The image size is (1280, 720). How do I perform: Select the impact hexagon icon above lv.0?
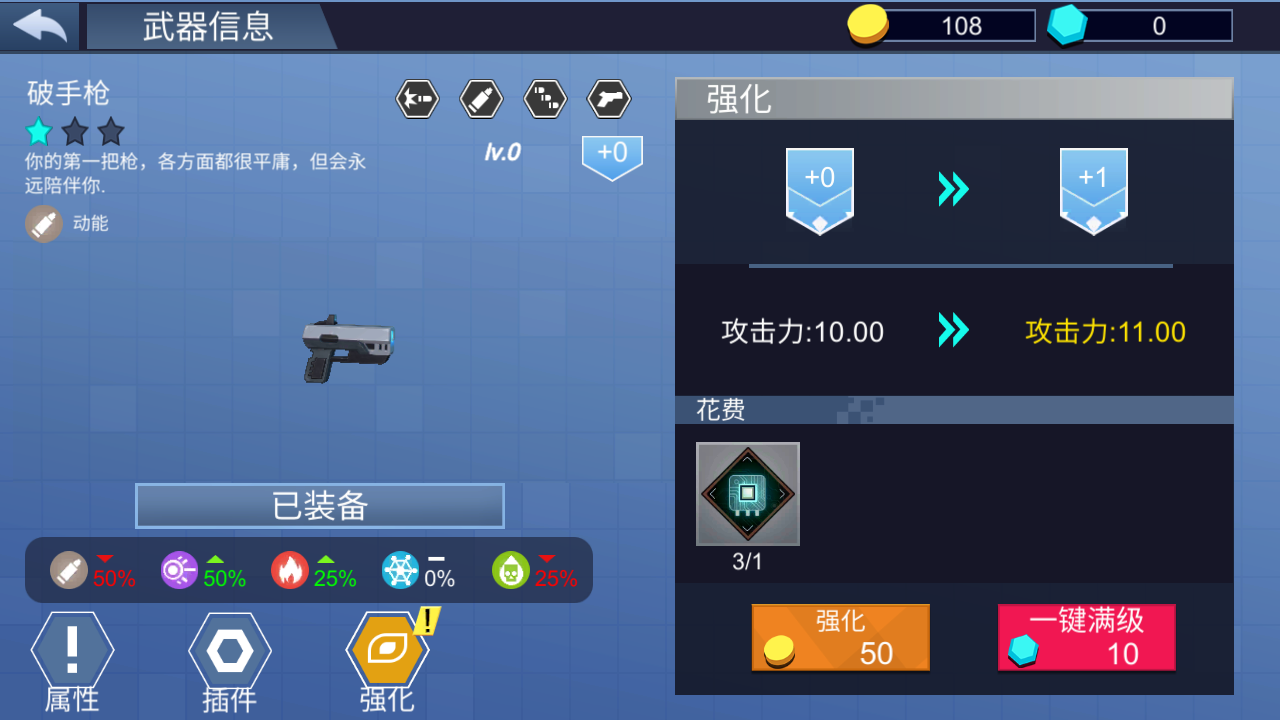click(417, 99)
